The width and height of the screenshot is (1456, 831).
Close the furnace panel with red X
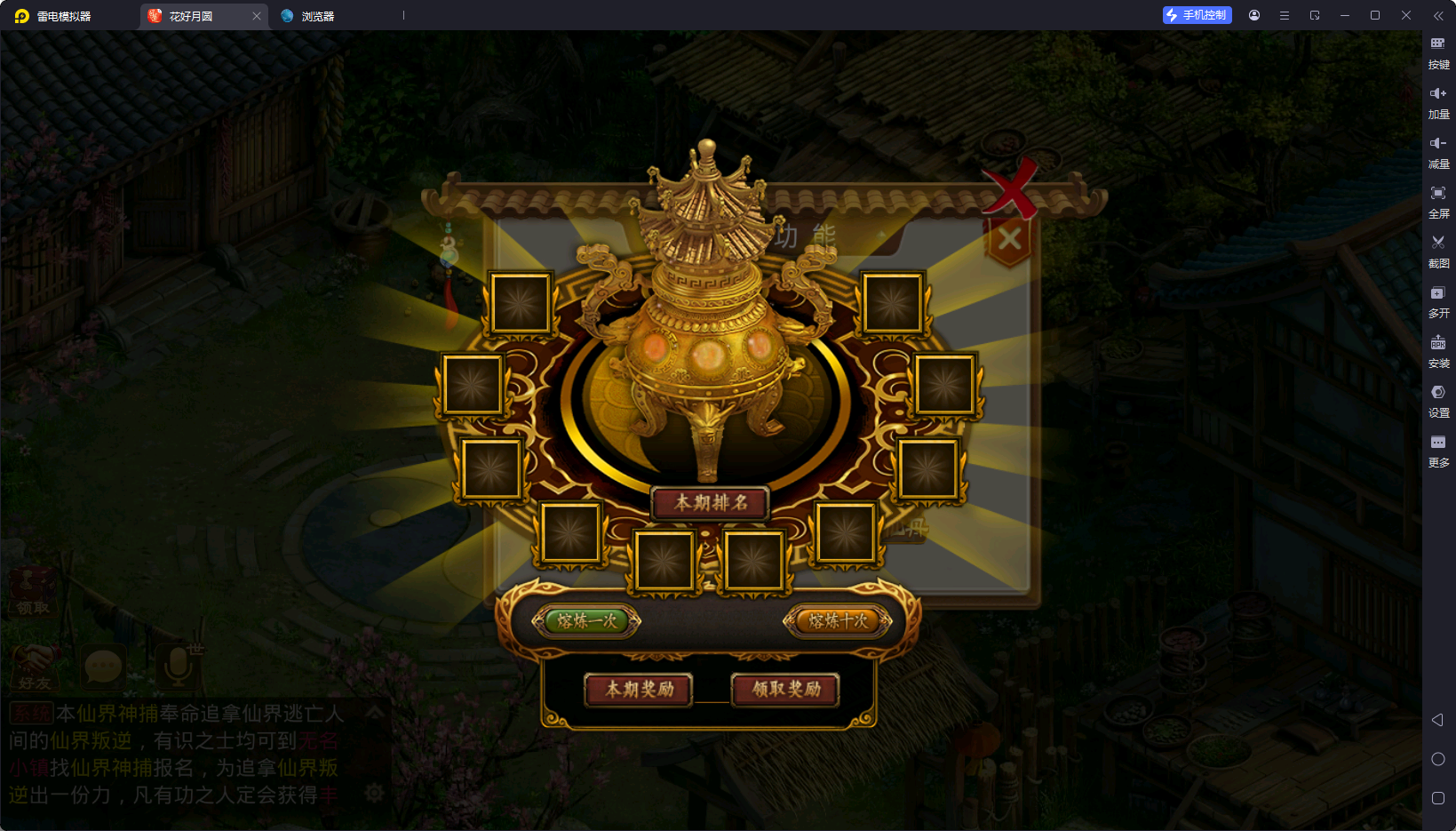pyautogui.click(x=1011, y=188)
